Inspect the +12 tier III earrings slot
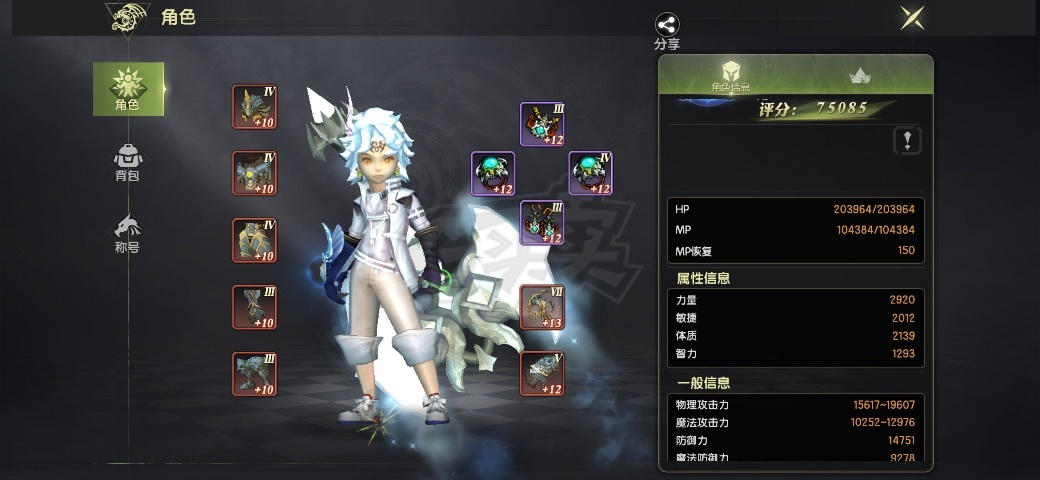Screen dimensions: 1040x480 click(x=542, y=222)
